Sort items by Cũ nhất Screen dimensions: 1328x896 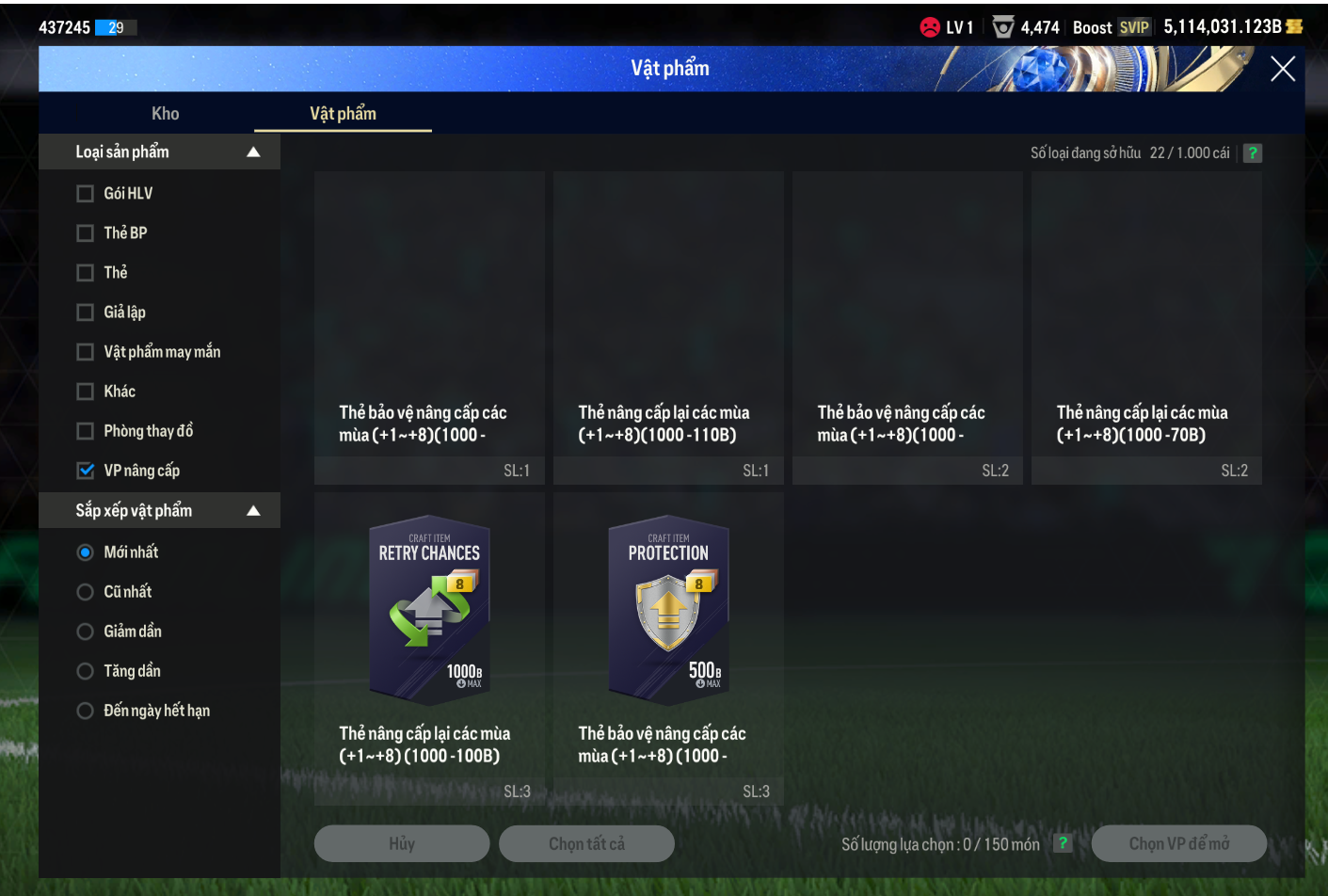point(86,592)
